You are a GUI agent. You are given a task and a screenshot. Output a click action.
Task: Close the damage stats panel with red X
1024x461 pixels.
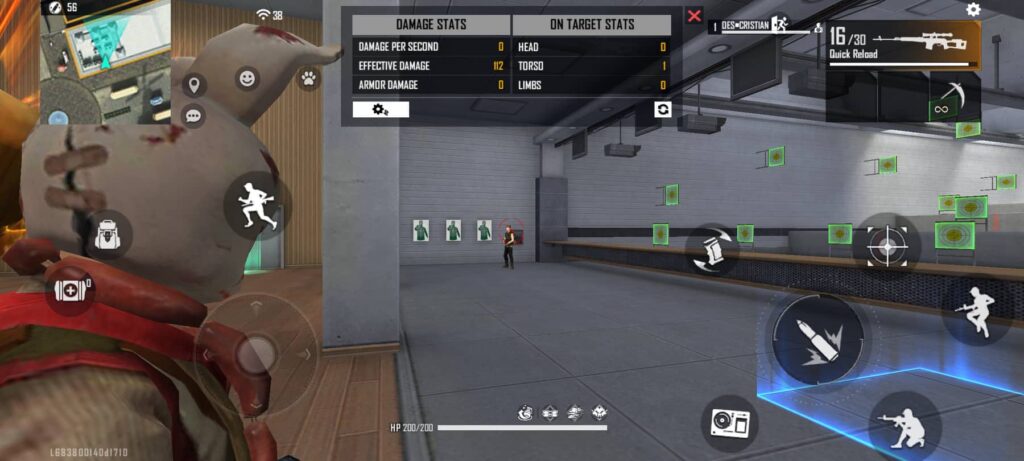694,15
